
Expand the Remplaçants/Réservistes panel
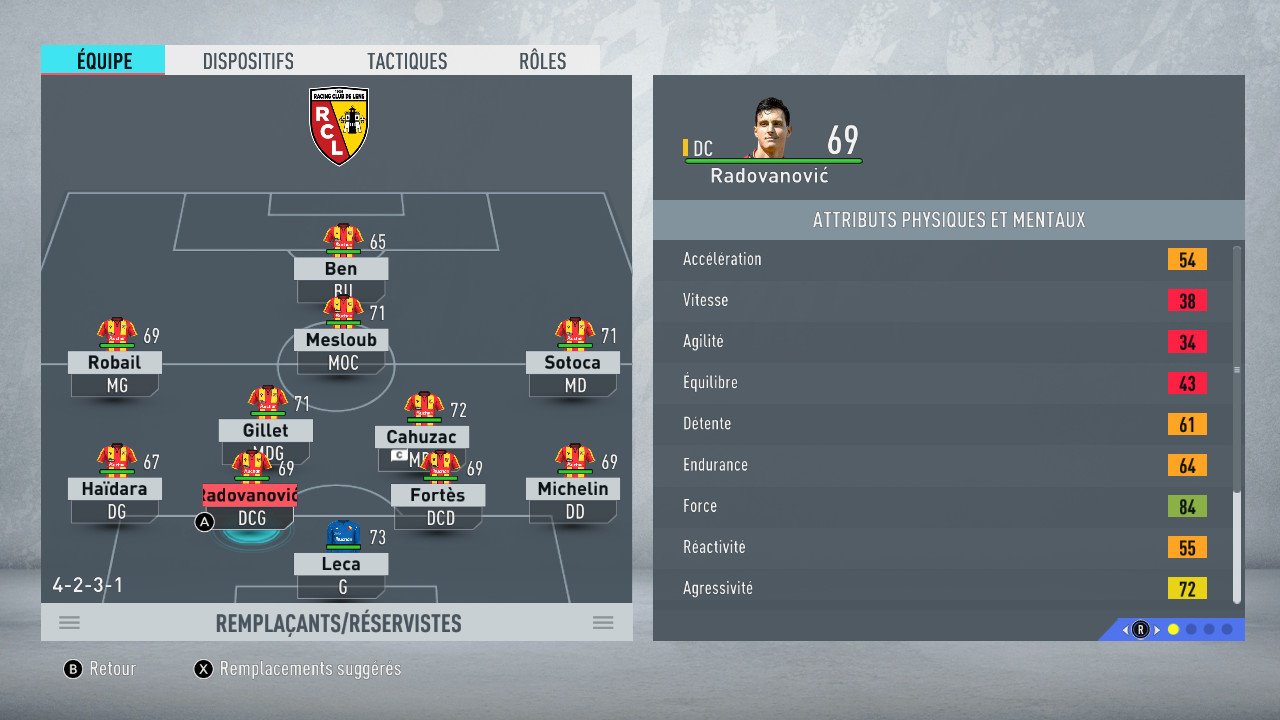coord(337,623)
